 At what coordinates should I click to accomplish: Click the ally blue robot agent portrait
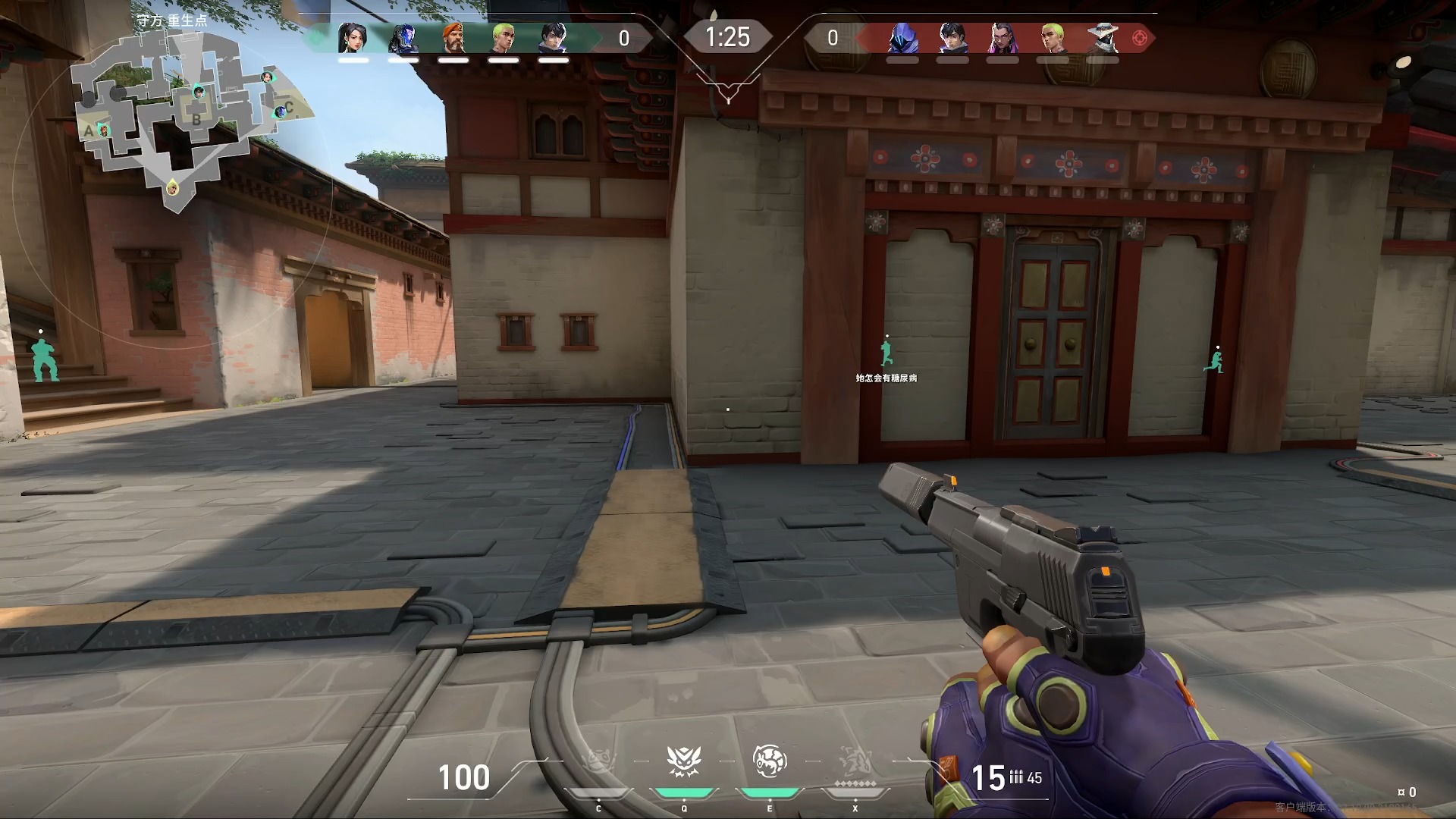pyautogui.click(x=403, y=38)
